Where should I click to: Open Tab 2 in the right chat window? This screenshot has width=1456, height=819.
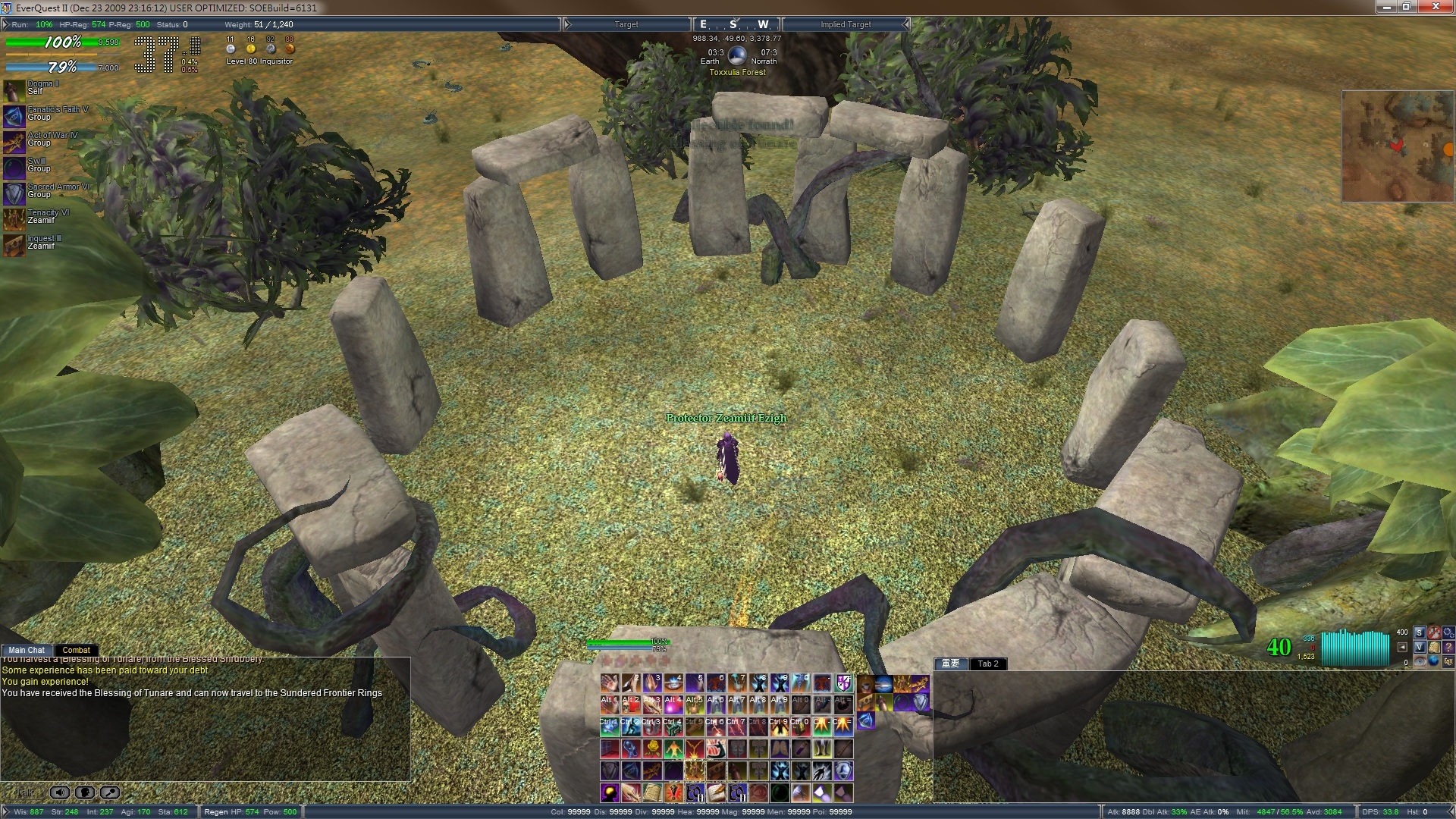pyautogui.click(x=987, y=664)
